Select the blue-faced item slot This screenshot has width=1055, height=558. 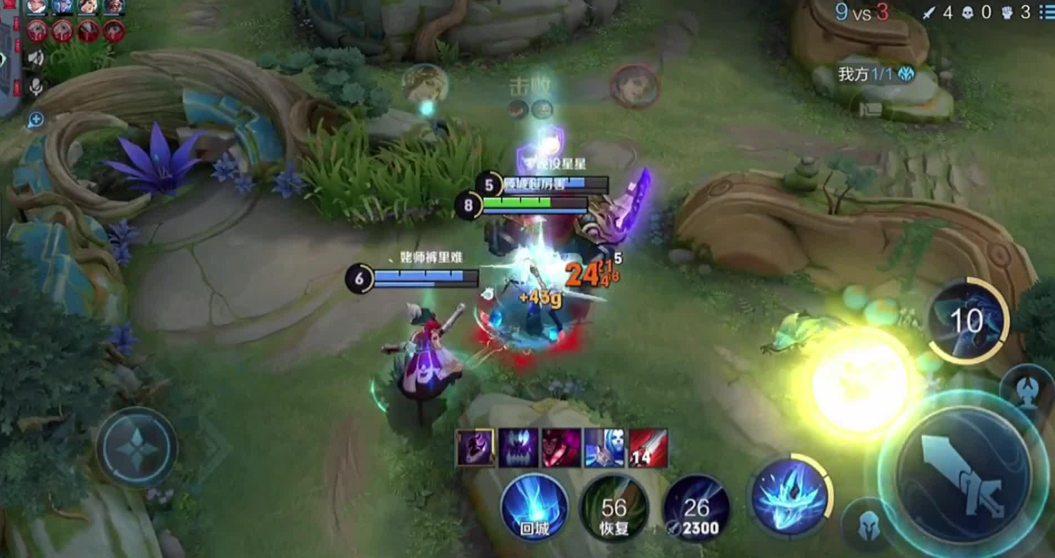tap(604, 447)
